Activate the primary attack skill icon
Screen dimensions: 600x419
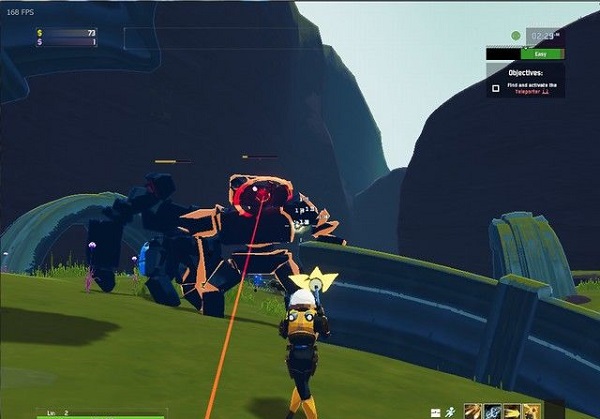[x=472, y=410]
